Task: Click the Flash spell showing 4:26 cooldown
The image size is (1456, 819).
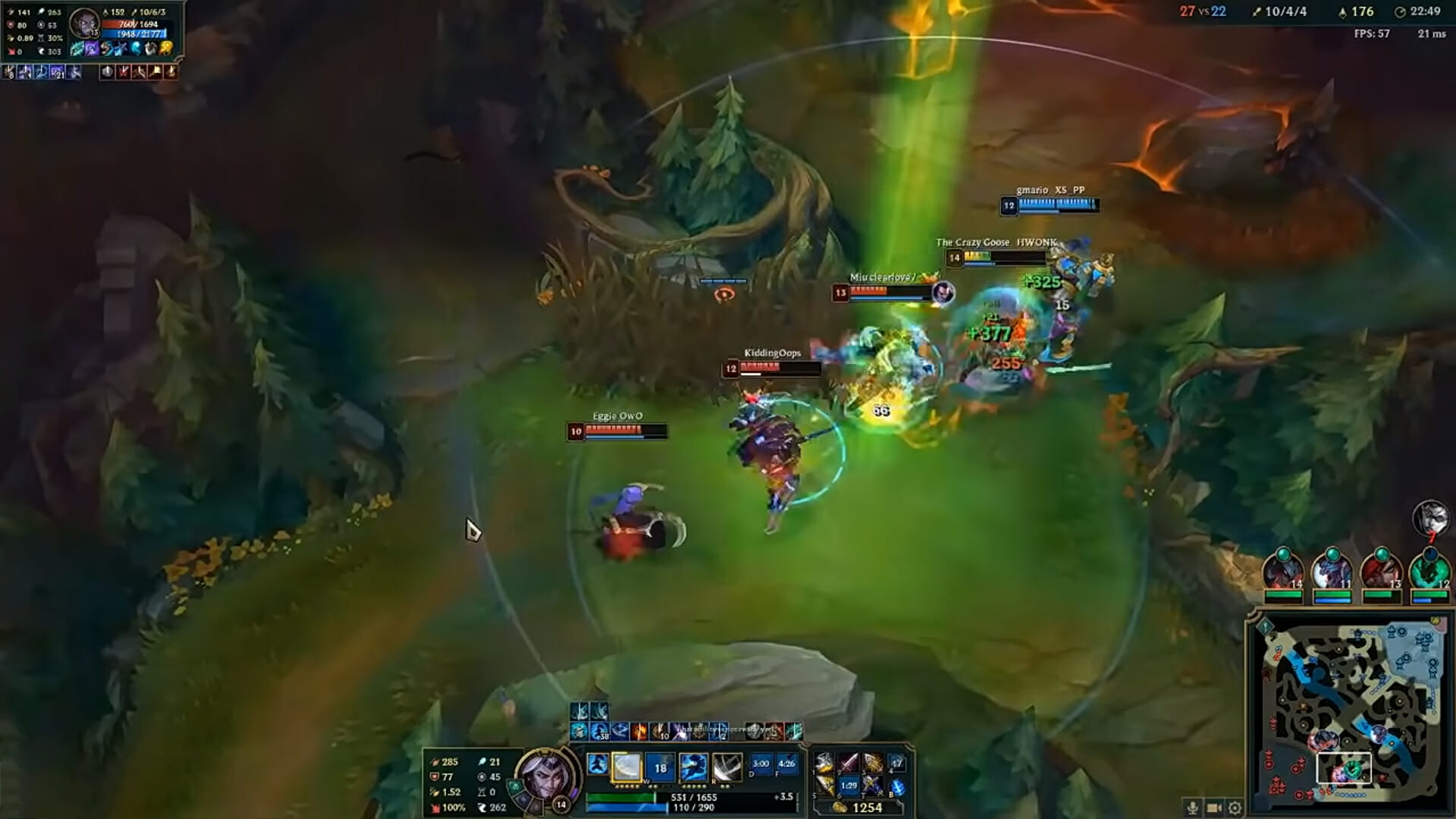Action: pyautogui.click(x=786, y=764)
